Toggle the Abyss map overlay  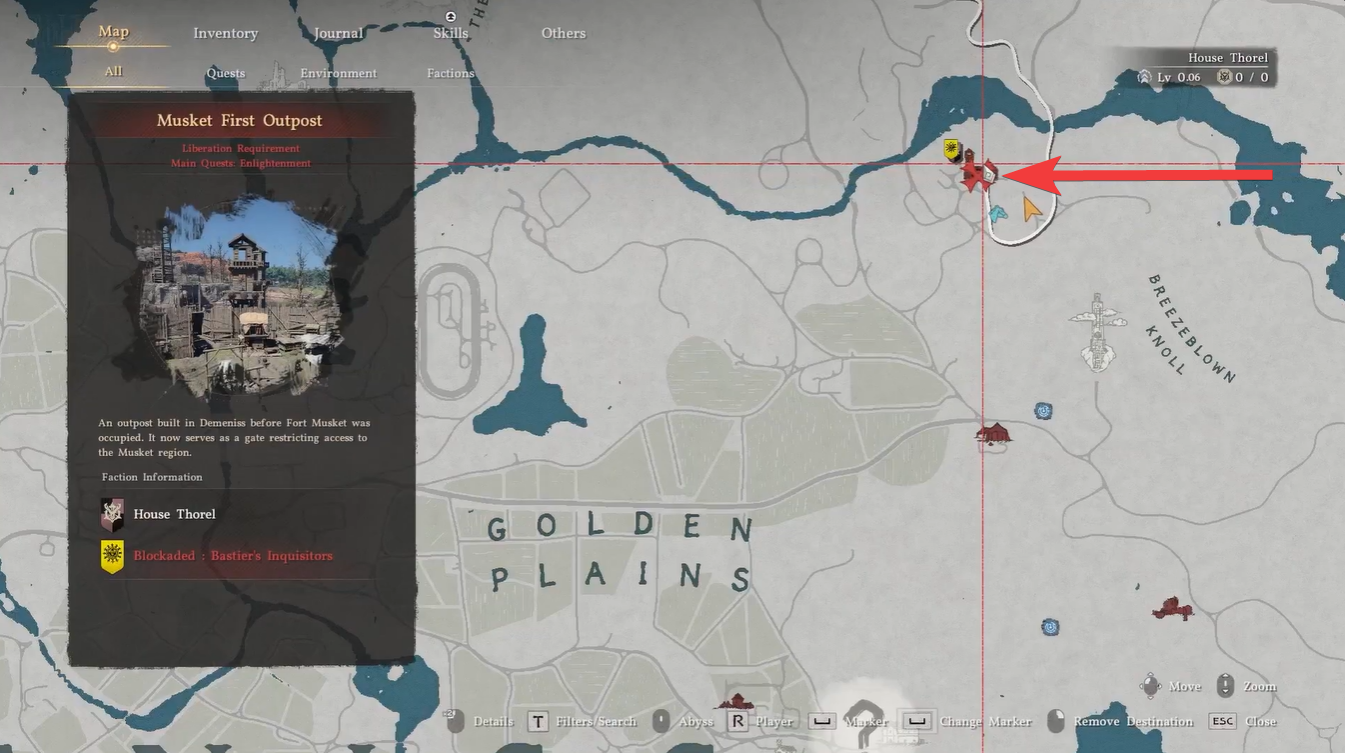click(x=696, y=720)
